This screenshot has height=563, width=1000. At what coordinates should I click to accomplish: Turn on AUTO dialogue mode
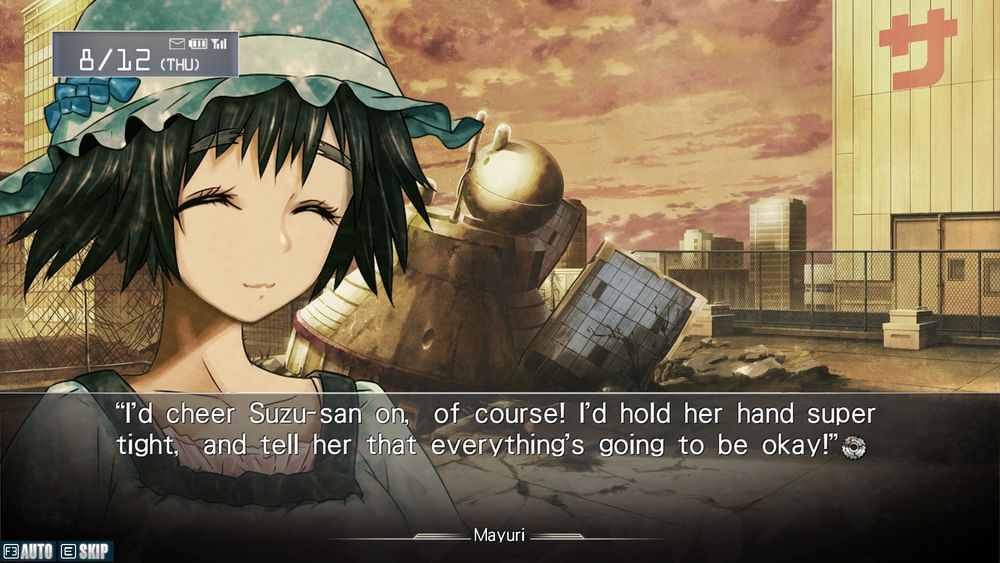(29, 551)
